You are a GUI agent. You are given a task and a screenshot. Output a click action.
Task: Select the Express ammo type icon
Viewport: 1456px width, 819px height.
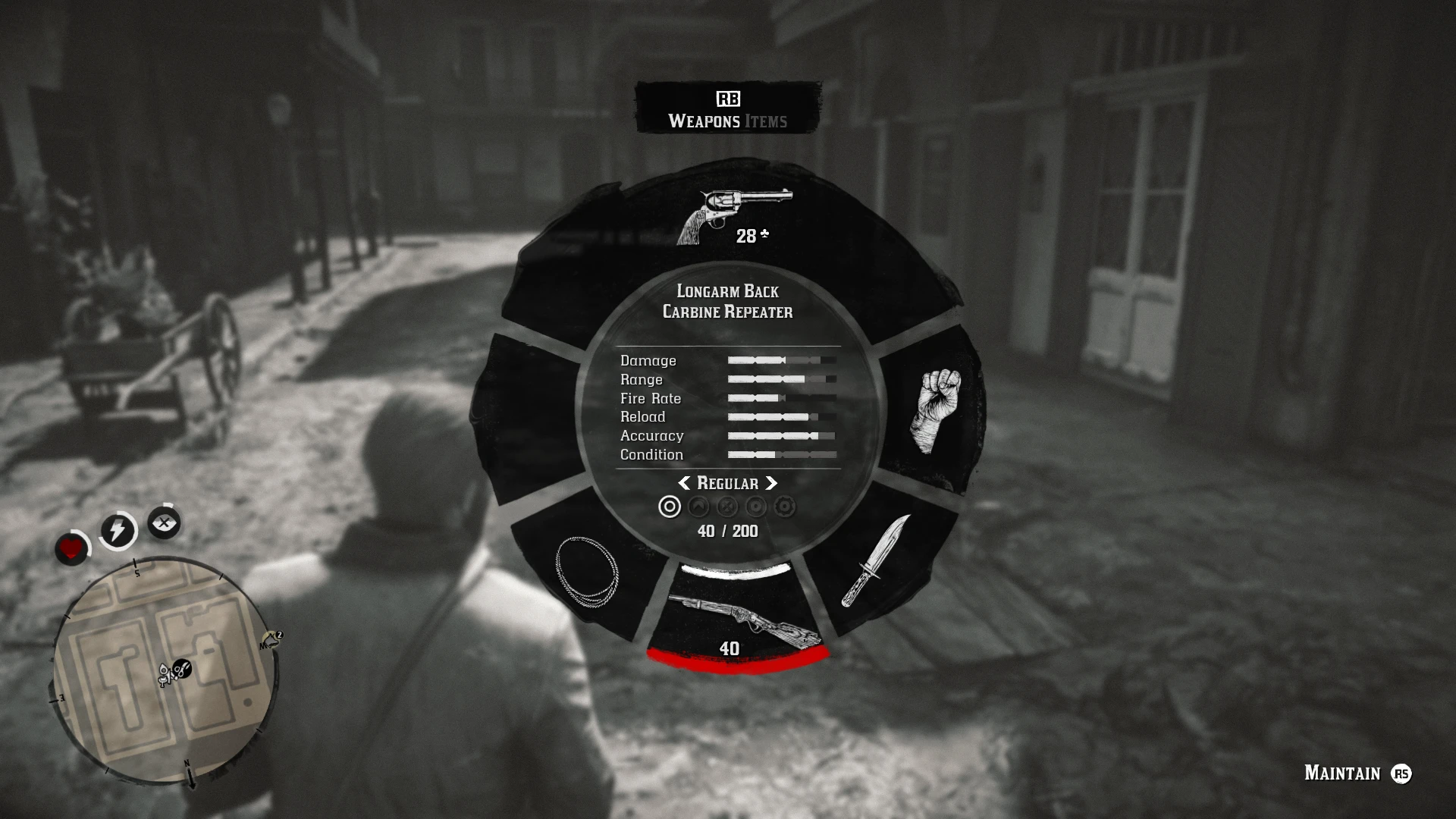755,506
